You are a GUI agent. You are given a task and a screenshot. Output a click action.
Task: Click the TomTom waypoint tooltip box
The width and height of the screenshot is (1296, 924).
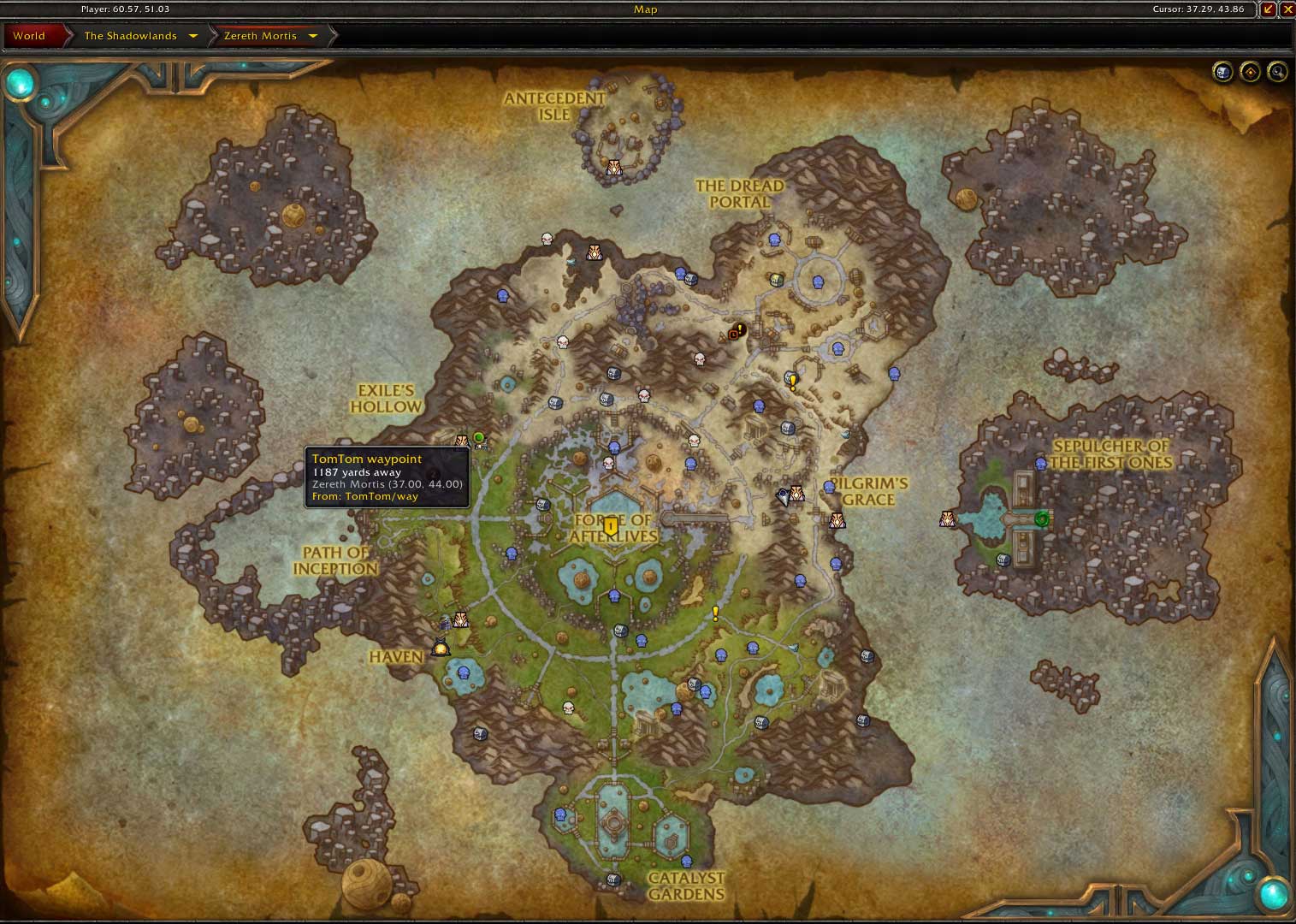388,477
